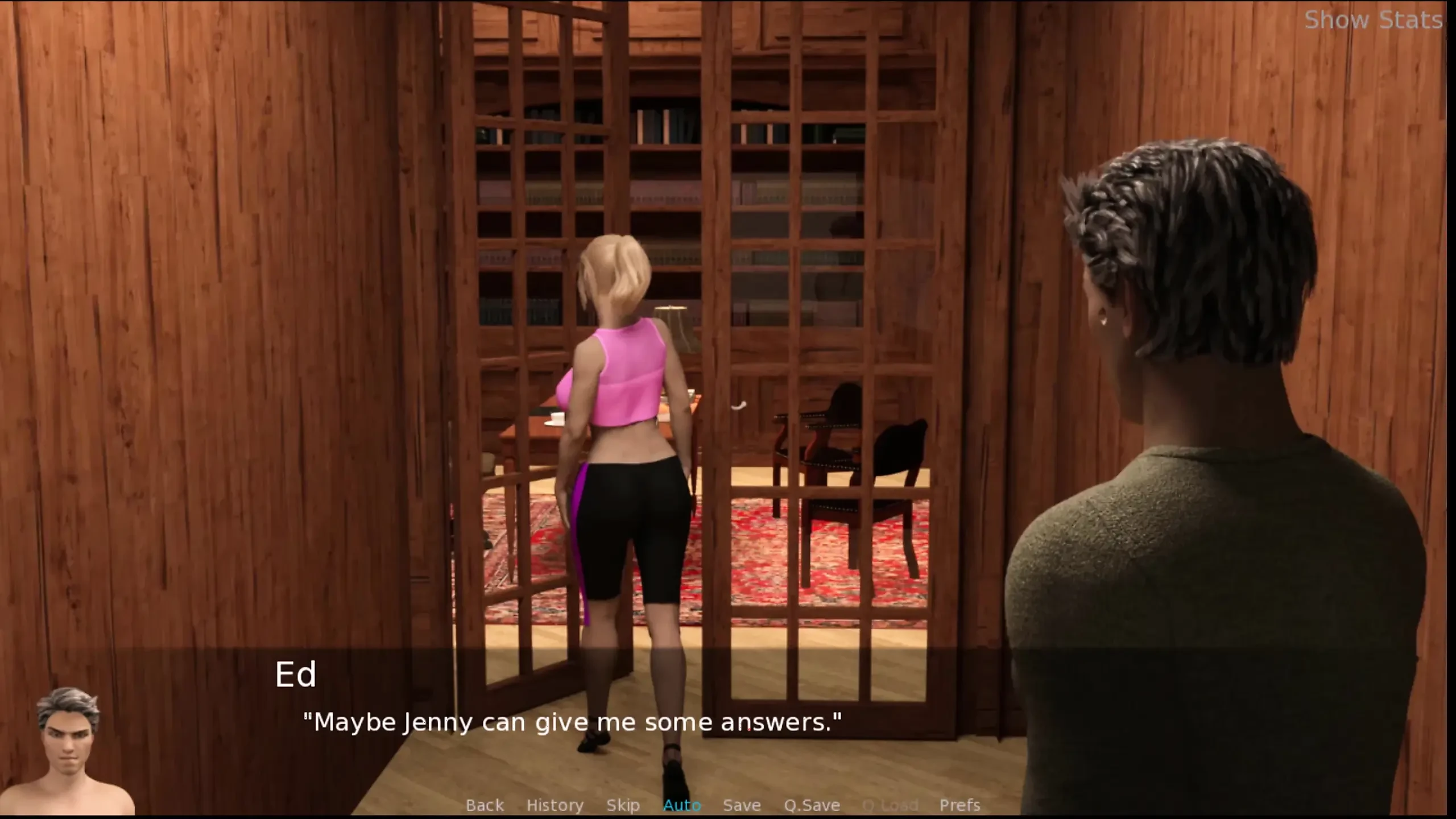Open the dialogue History
The image size is (1456, 819).
coord(555,805)
